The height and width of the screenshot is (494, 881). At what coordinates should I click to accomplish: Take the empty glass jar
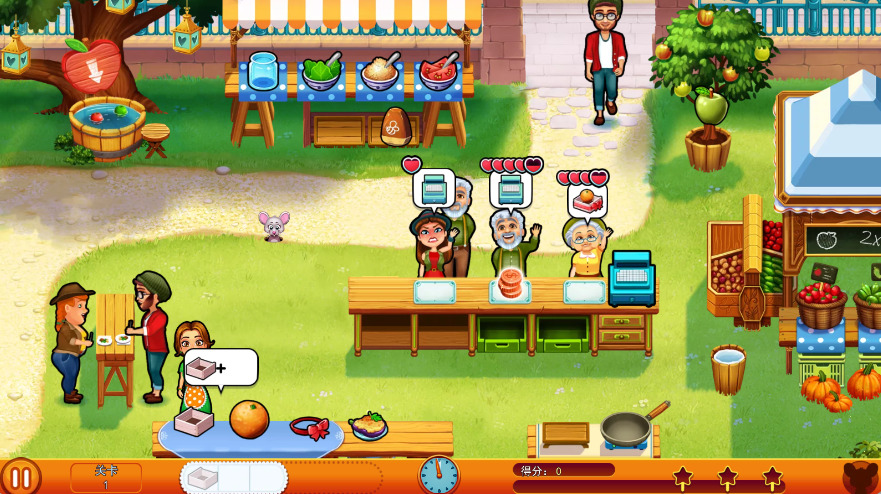coord(262,72)
